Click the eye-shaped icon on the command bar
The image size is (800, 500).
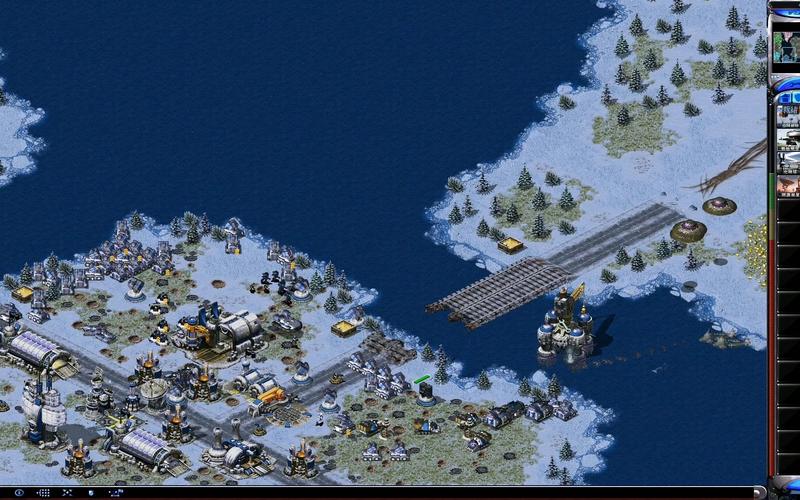18,493
